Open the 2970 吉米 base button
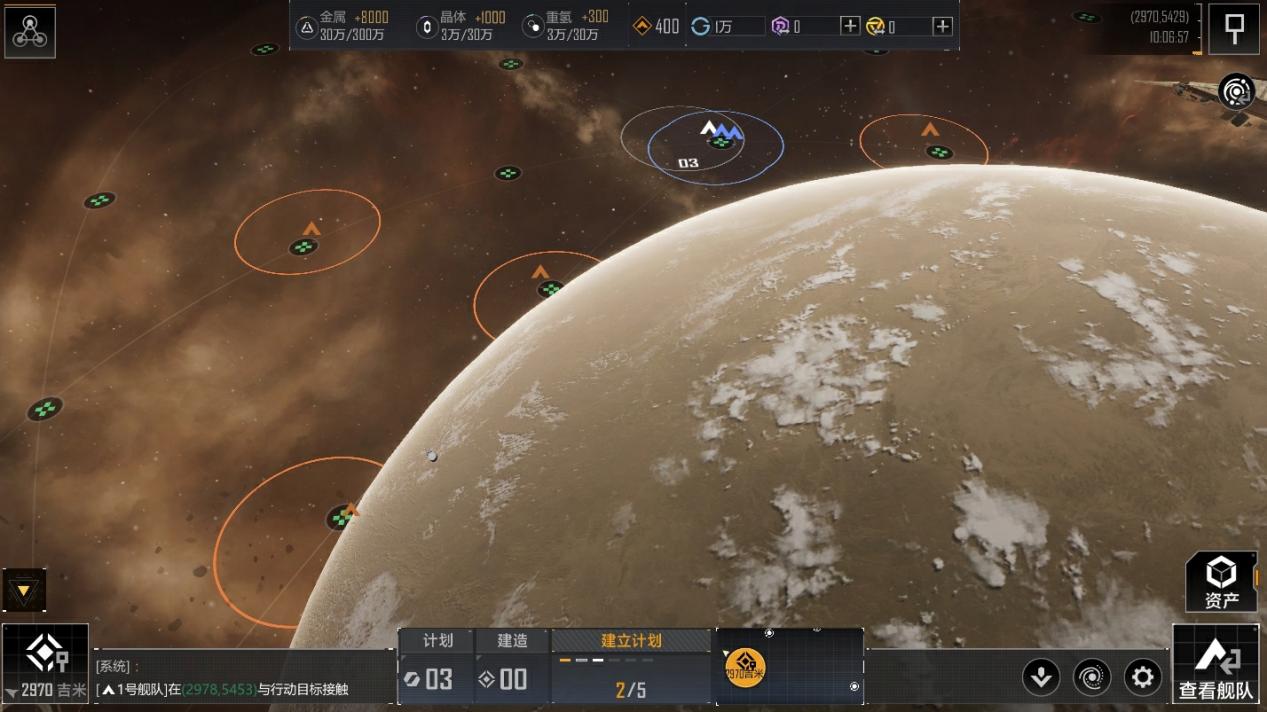Image resolution: width=1267 pixels, height=712 pixels. click(x=45, y=663)
